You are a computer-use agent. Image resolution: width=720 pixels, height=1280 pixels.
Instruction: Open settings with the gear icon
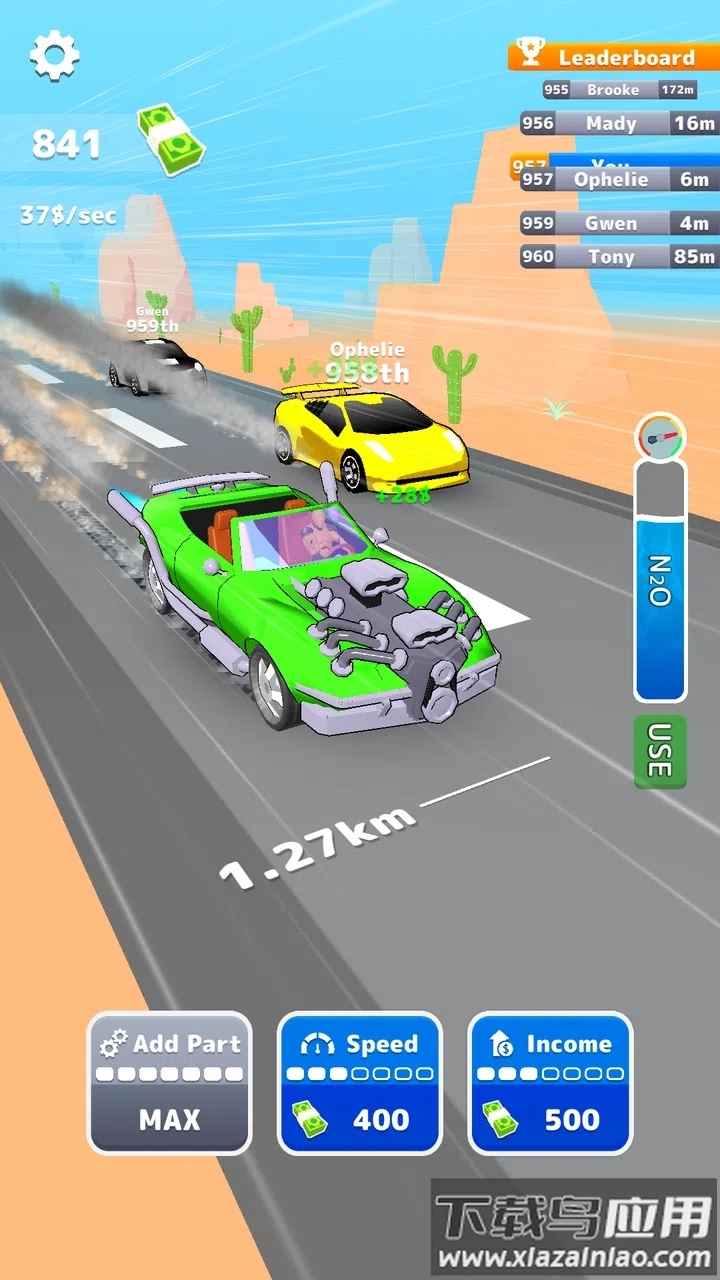(x=54, y=55)
